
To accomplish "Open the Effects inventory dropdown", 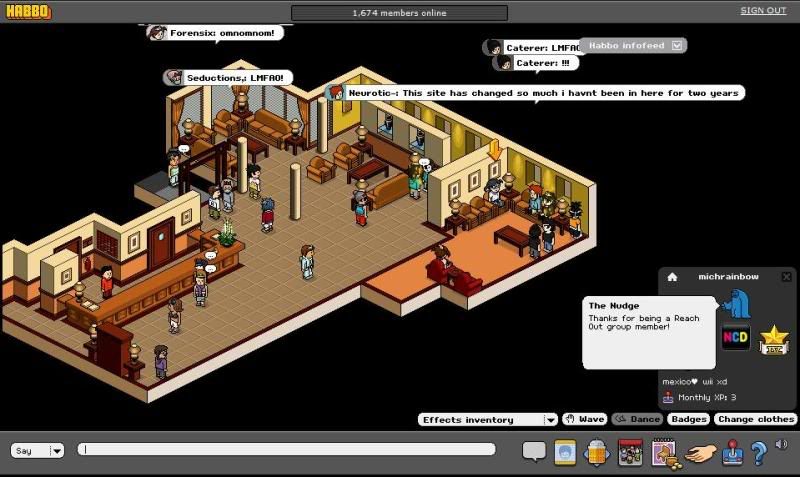I will [x=550, y=420].
